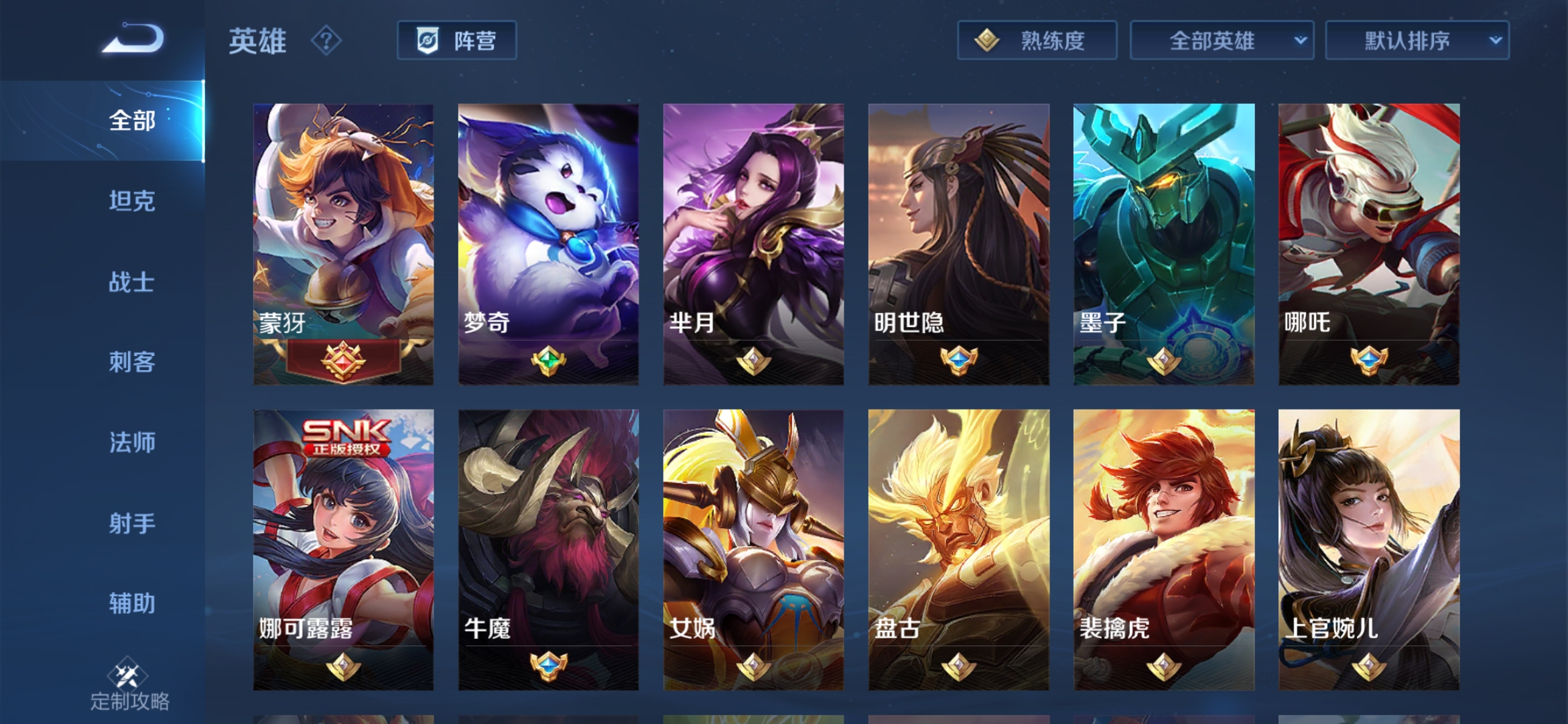Select the 全部 sidebar tab

(131, 122)
